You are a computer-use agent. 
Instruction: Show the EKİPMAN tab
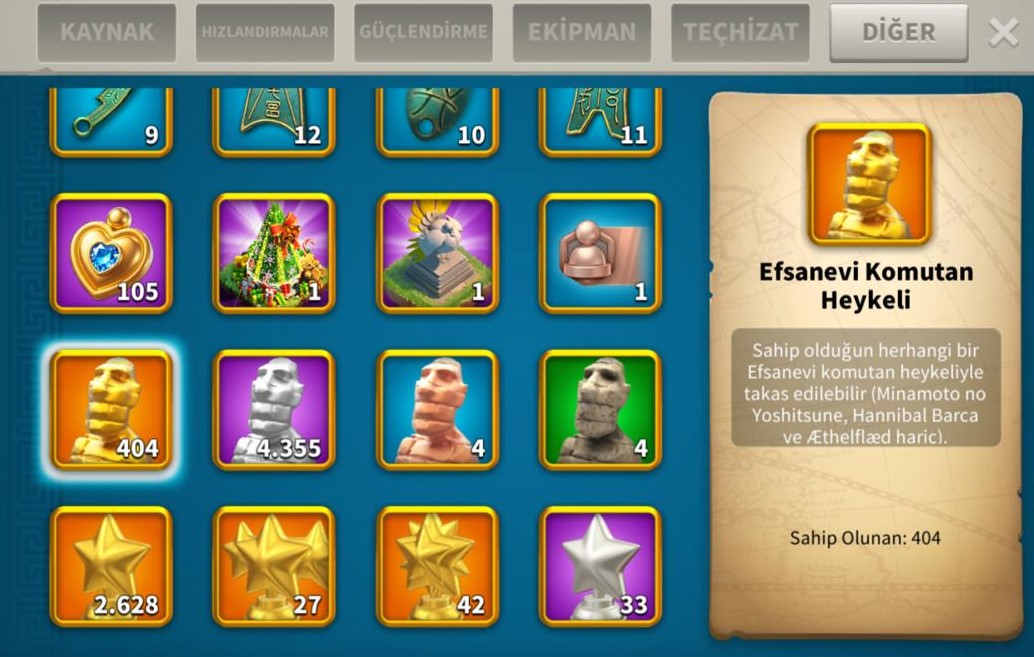tap(581, 32)
